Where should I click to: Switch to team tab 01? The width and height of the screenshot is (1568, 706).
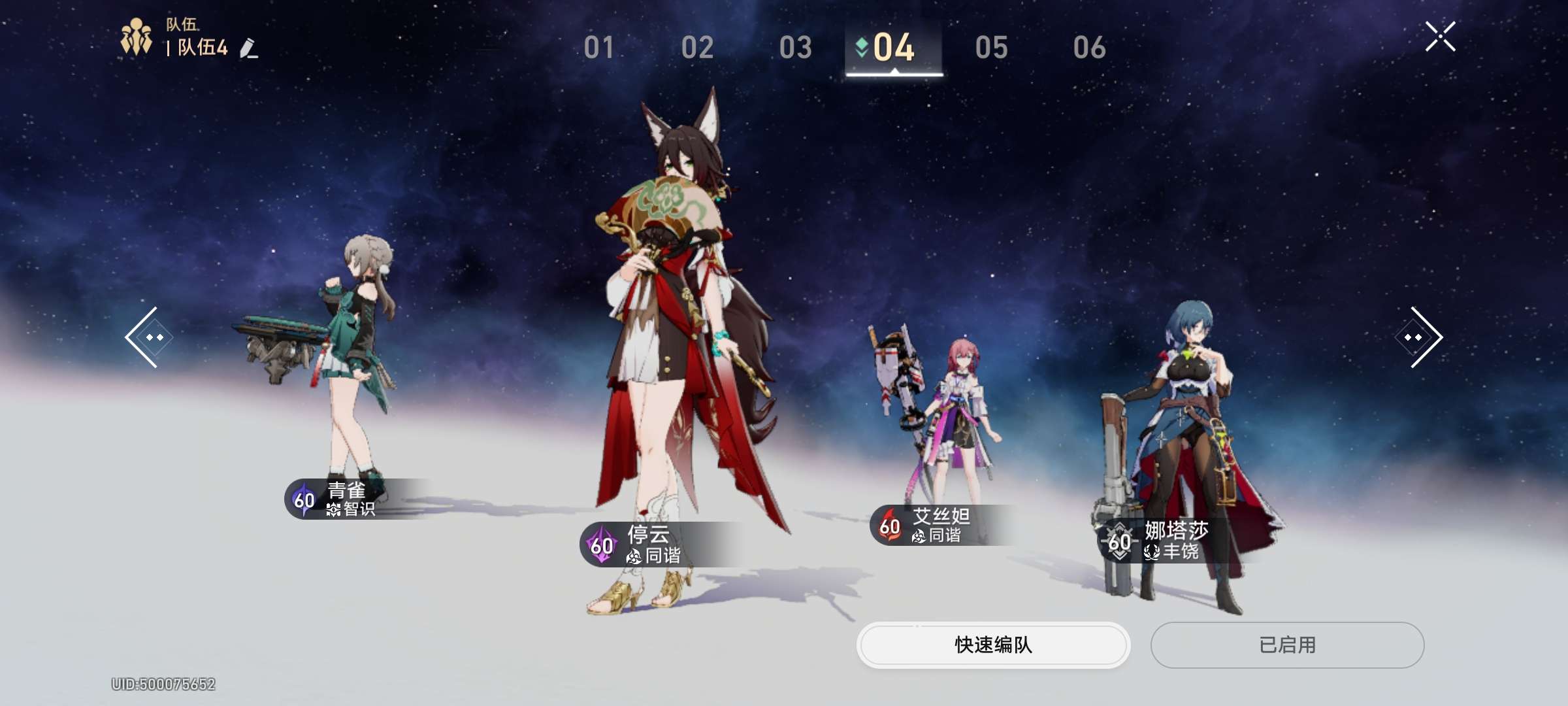coord(598,48)
